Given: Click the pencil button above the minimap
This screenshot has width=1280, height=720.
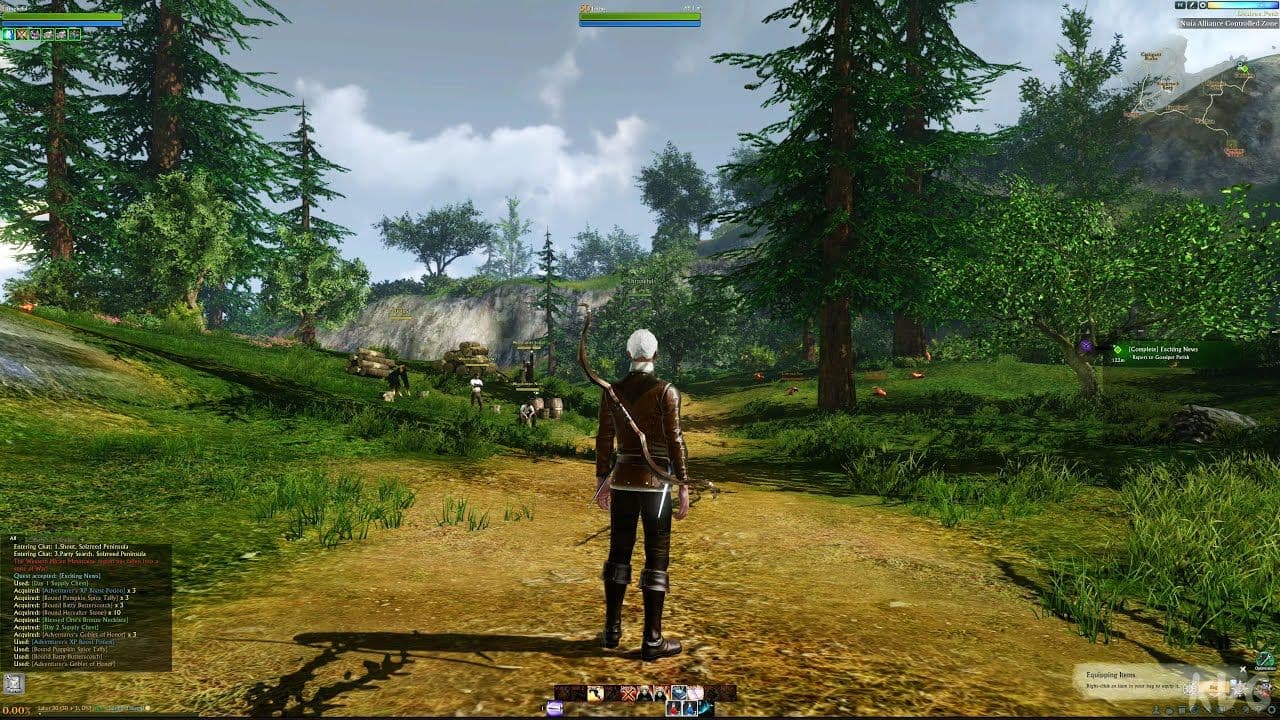Looking at the screenshot, I should coord(1193,5).
